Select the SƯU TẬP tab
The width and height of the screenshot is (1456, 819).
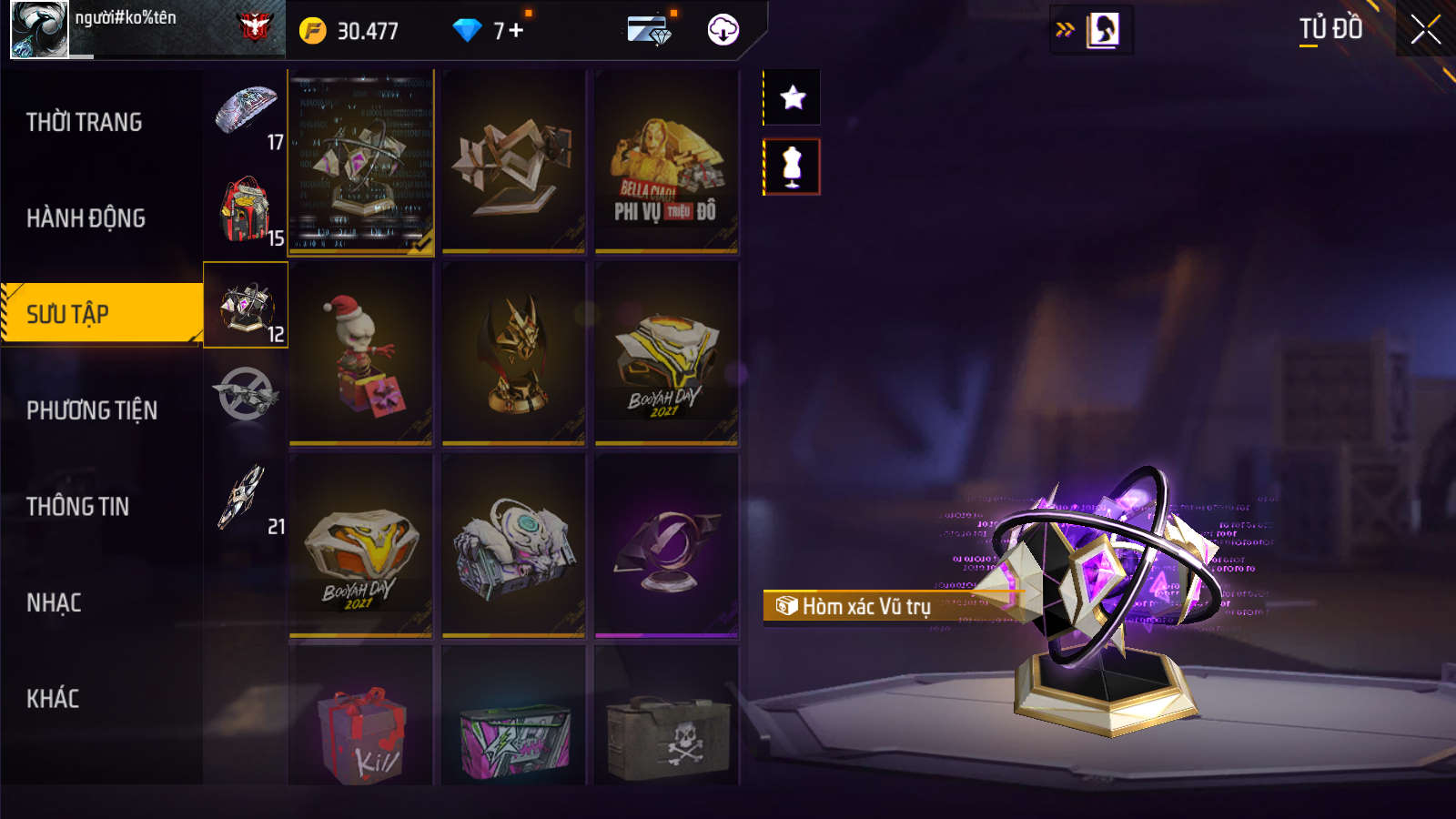pyautogui.click(x=100, y=314)
